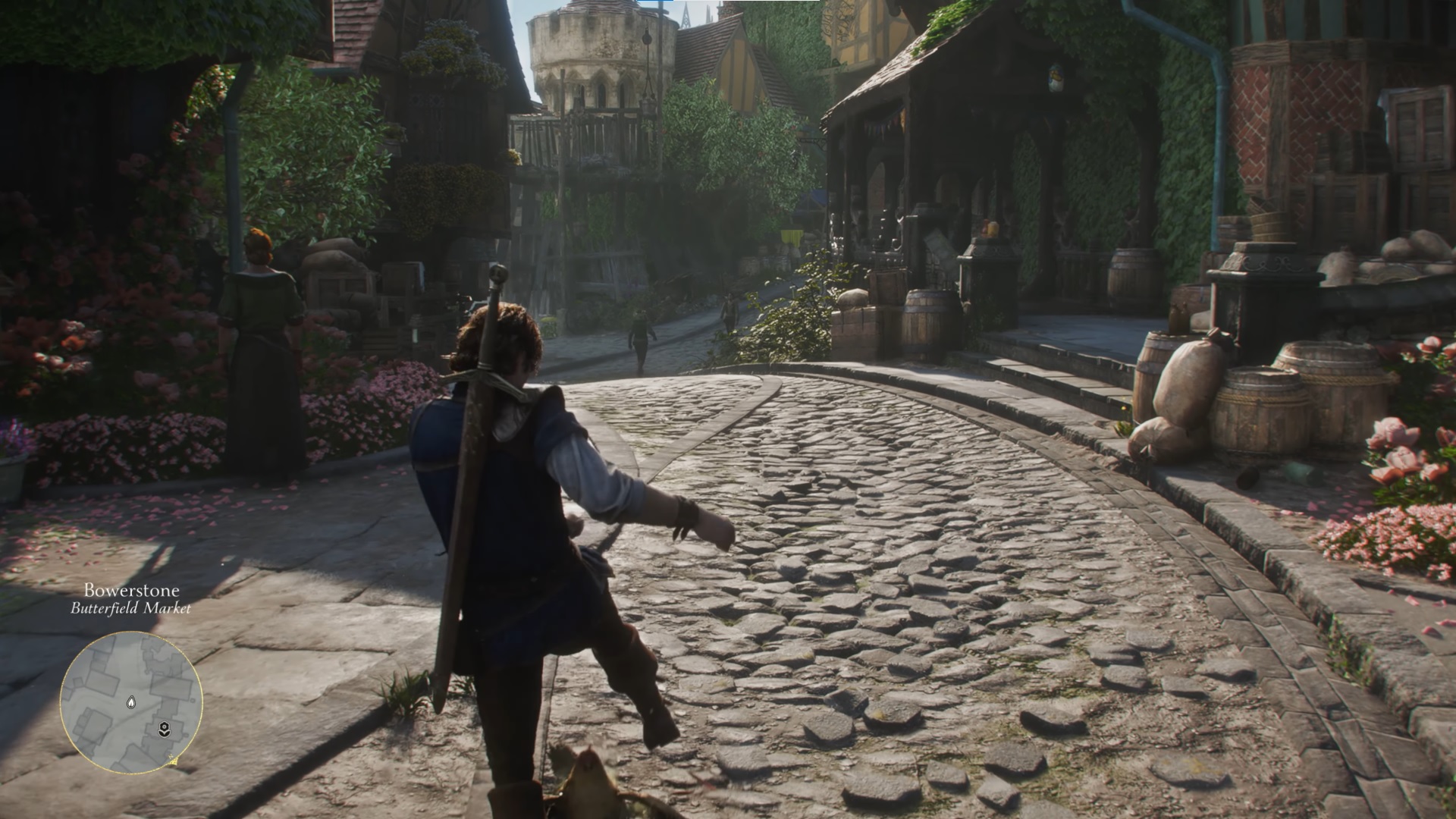Open the circular minimap

[131, 702]
